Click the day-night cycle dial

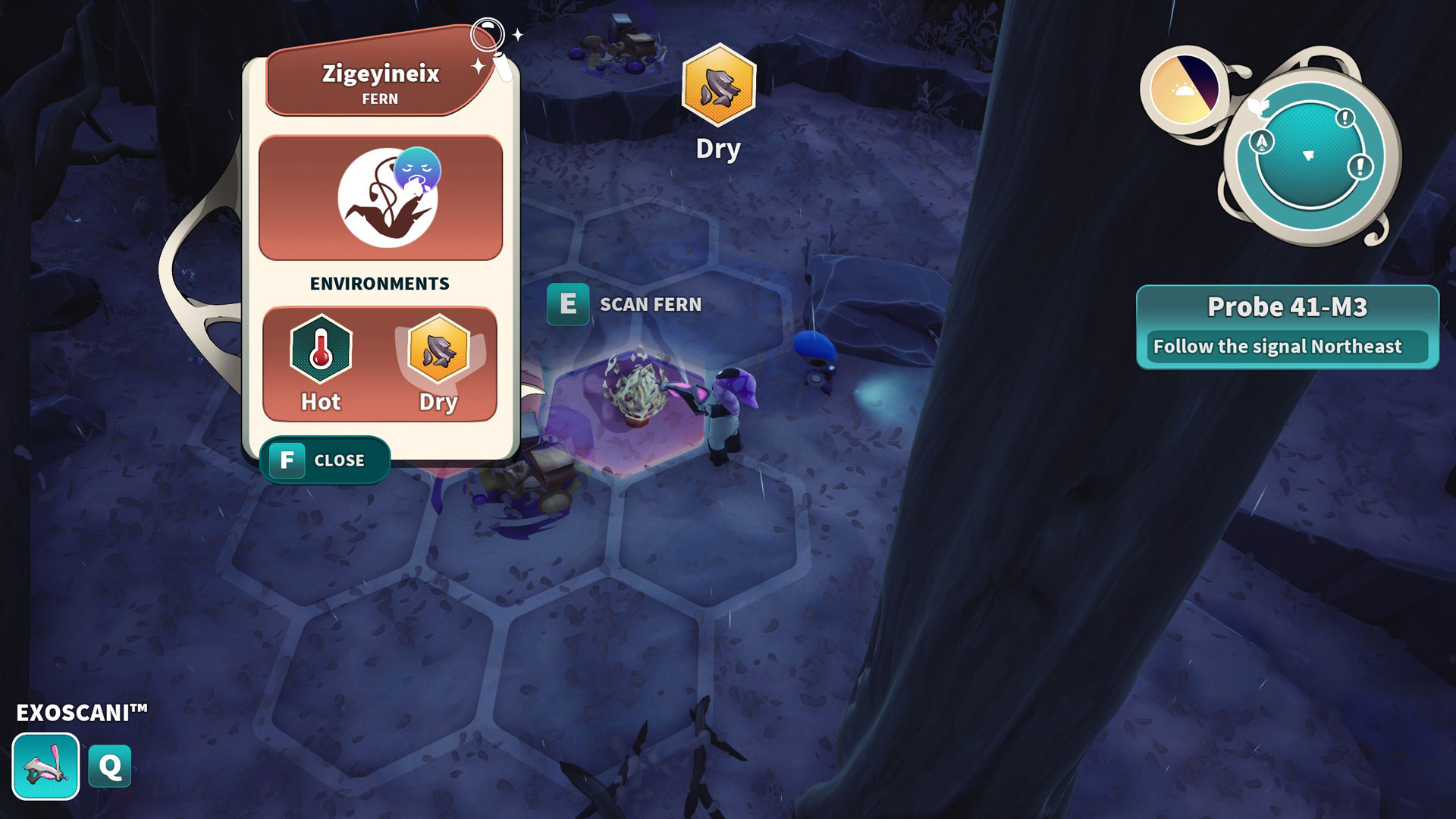tap(1184, 89)
